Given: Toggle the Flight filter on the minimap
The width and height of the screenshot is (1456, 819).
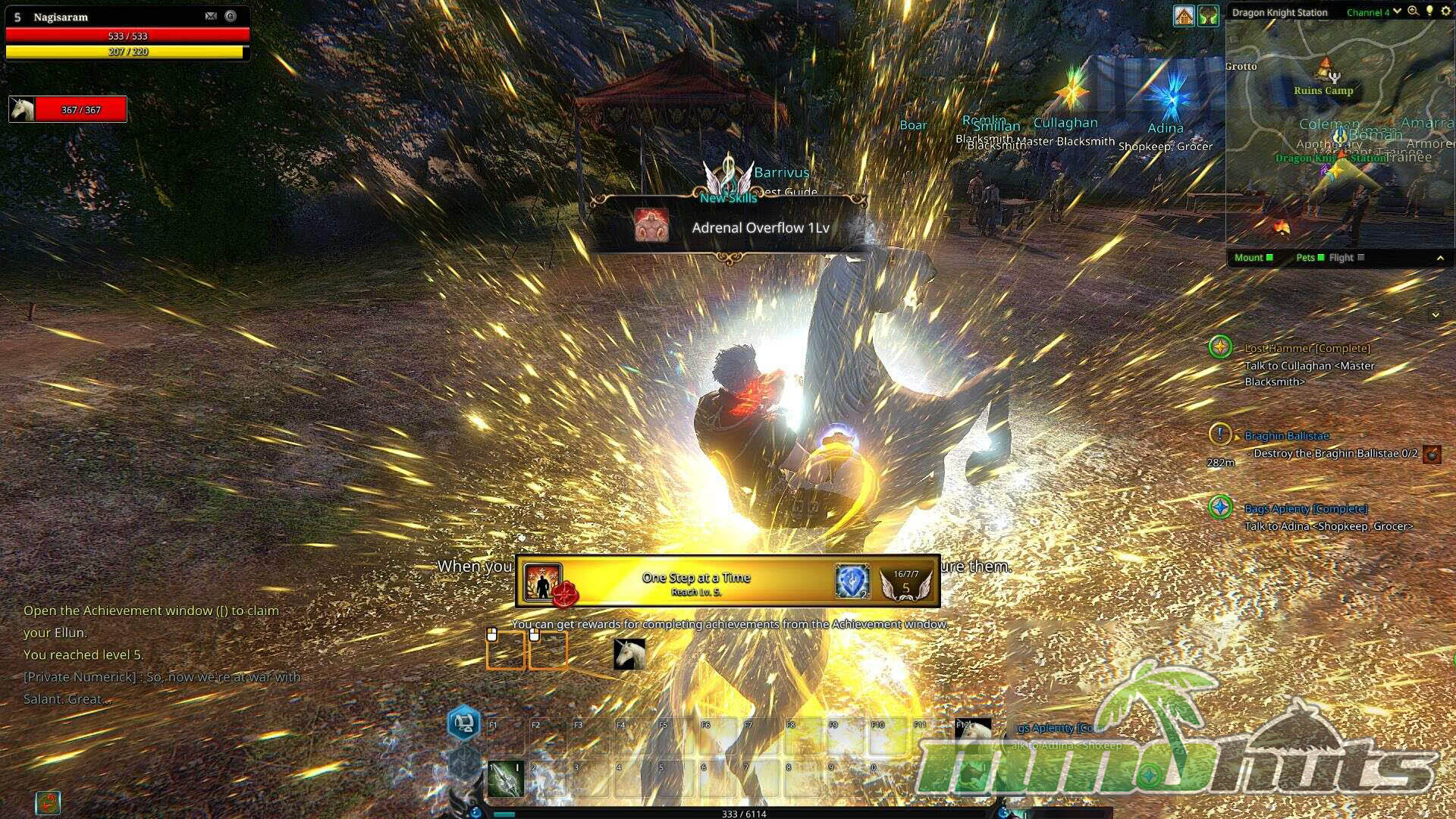Looking at the screenshot, I should 1346,258.
